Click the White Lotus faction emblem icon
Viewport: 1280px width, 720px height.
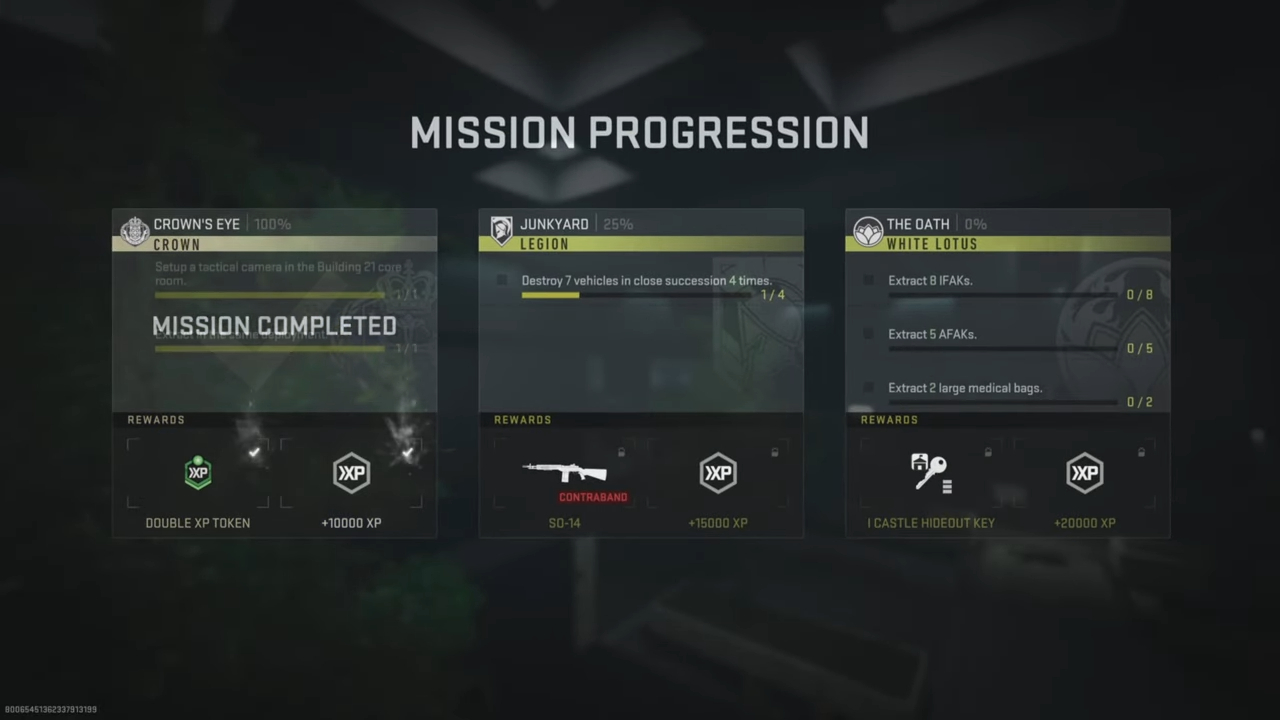tap(867, 230)
